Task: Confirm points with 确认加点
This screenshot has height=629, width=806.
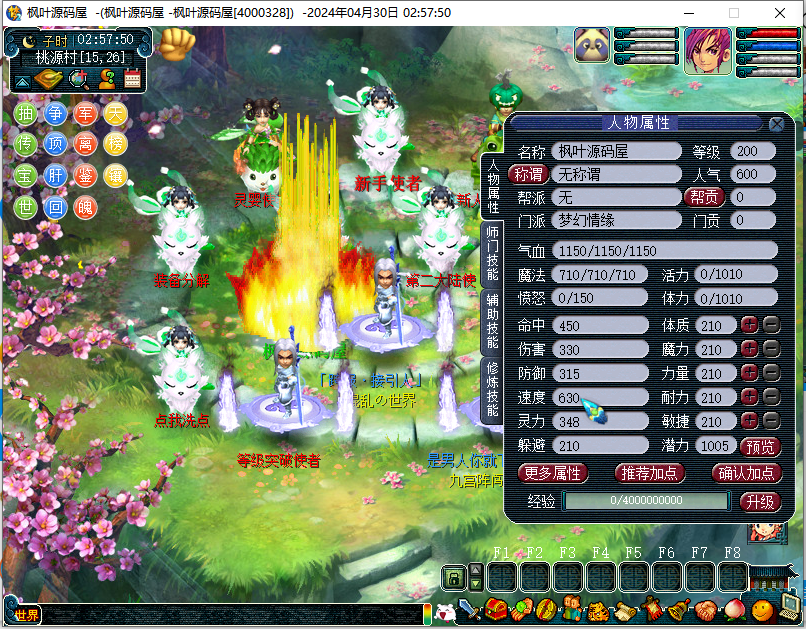Action: click(746, 473)
